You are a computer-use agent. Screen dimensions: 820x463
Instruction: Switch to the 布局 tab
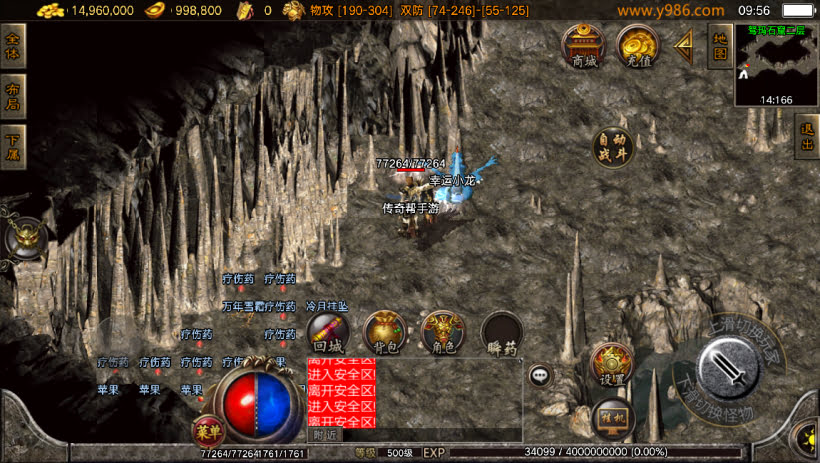pos(13,98)
